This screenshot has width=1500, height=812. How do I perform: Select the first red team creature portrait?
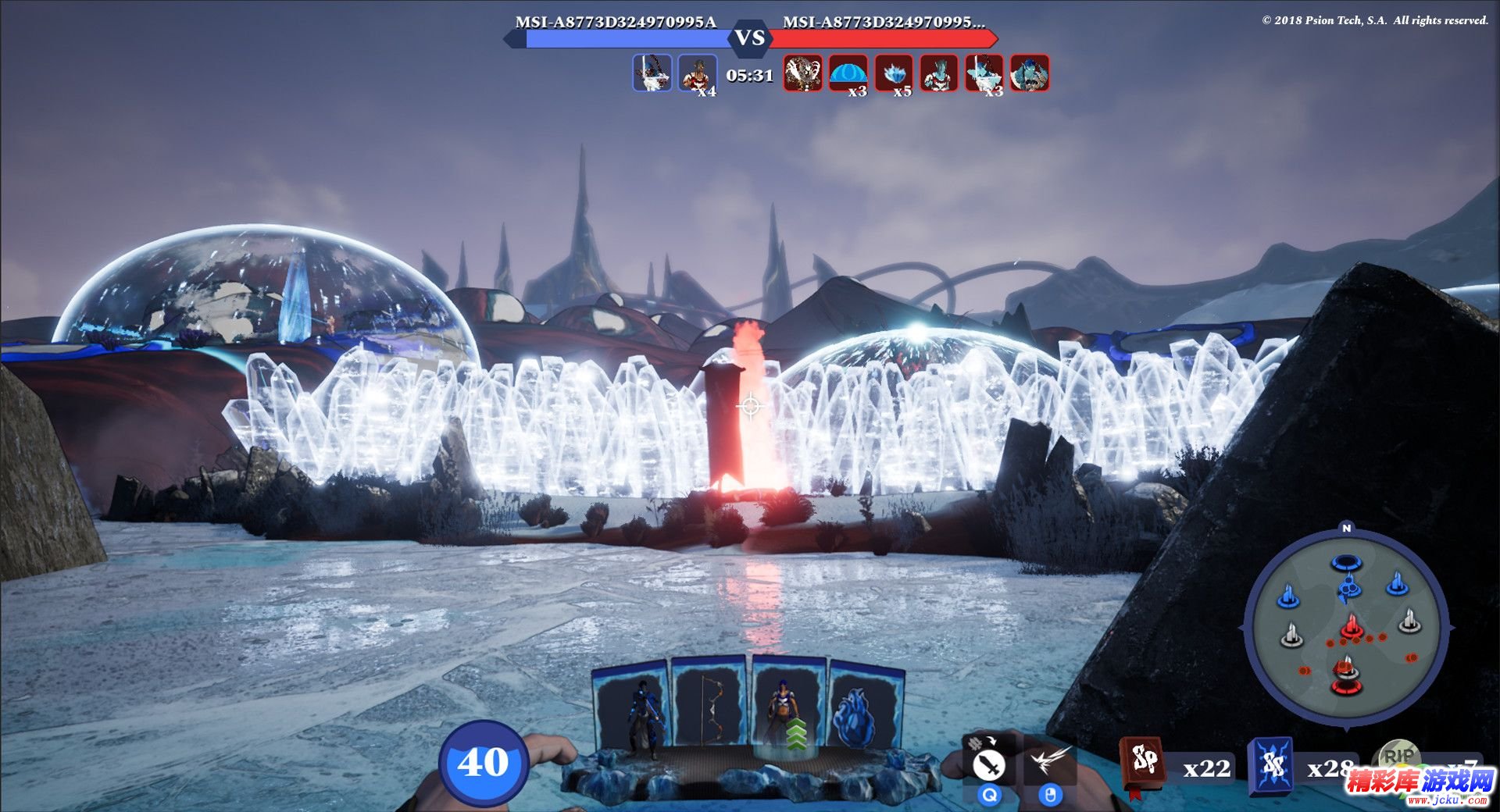[x=802, y=74]
